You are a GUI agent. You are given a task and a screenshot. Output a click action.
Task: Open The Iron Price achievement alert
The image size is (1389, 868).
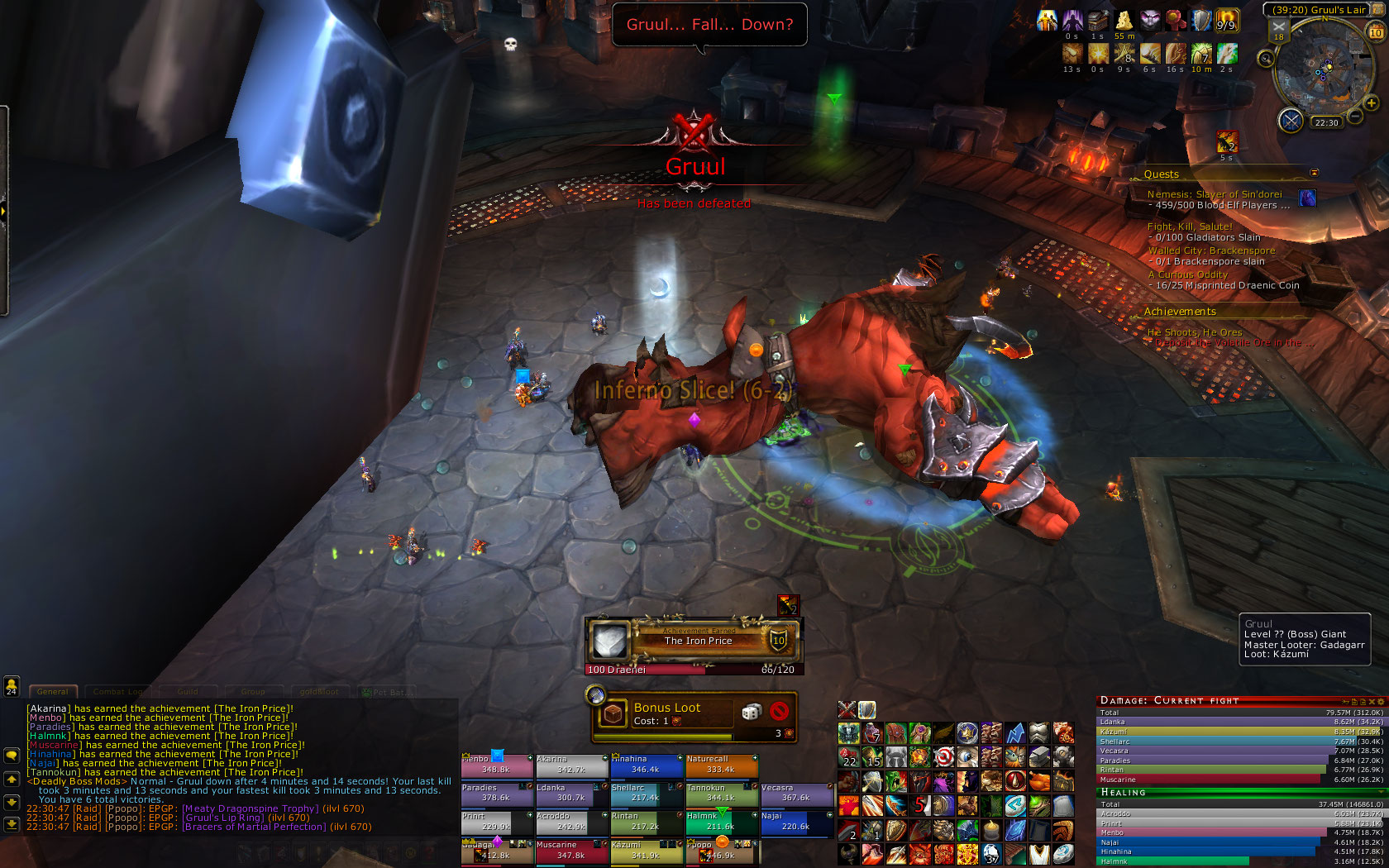(693, 641)
